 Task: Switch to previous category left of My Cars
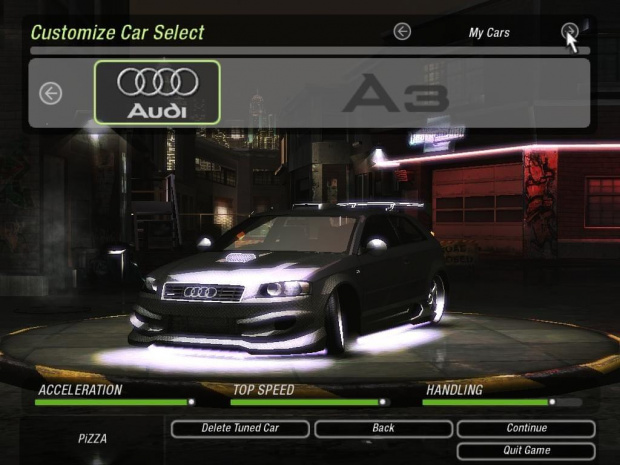click(402, 32)
